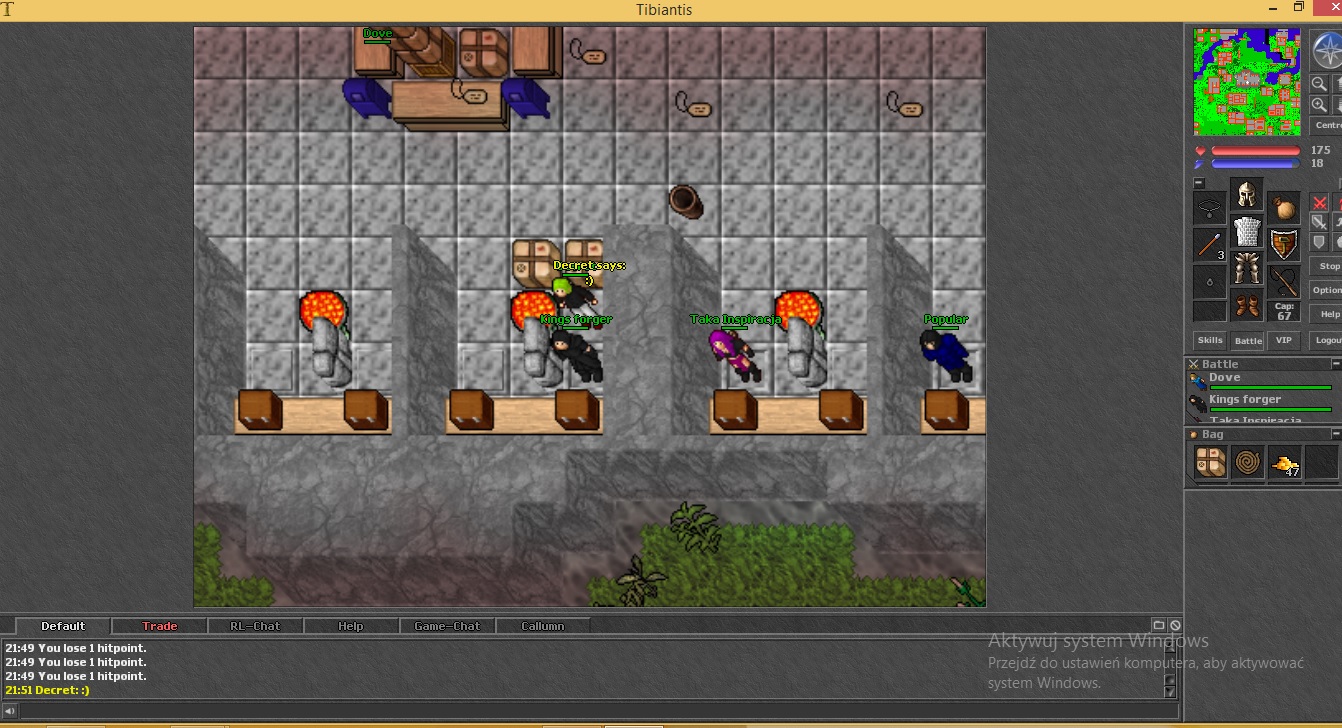Open the Help chat tab
Image resolution: width=1342 pixels, height=728 pixels.
point(351,626)
